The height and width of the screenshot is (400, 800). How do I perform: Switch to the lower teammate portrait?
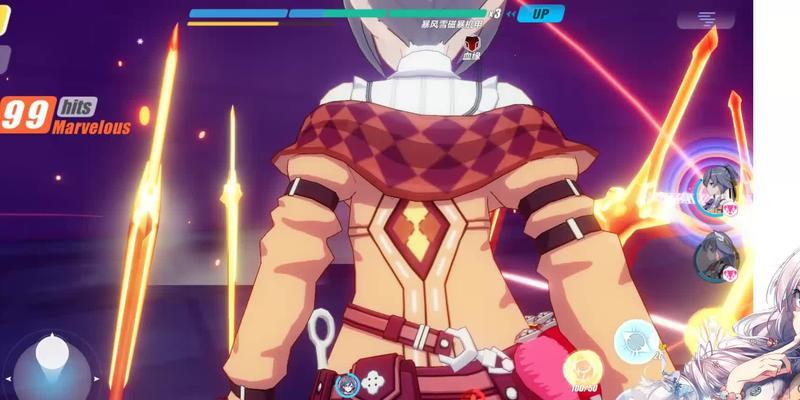pyautogui.click(x=716, y=257)
